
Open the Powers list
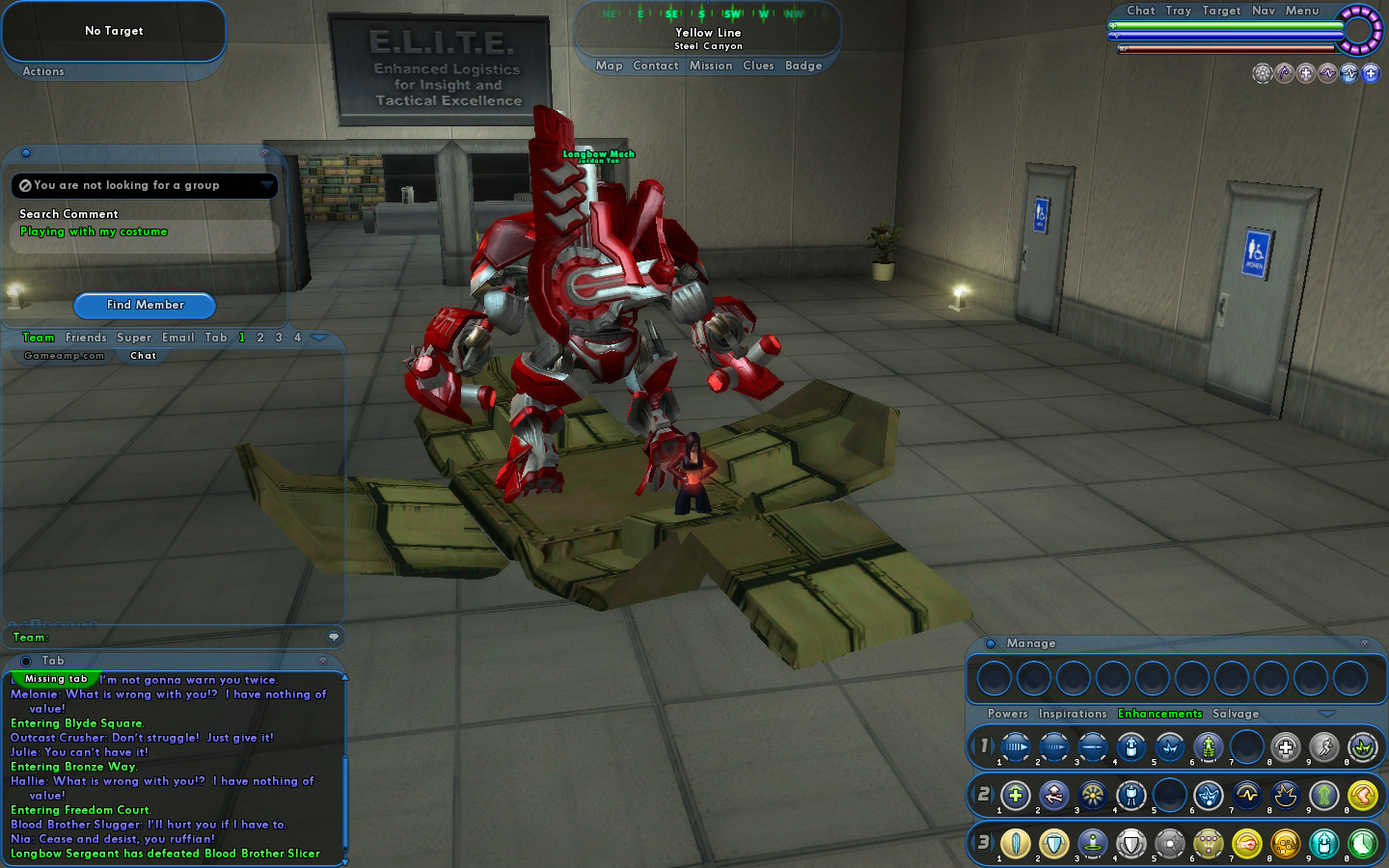click(1008, 714)
